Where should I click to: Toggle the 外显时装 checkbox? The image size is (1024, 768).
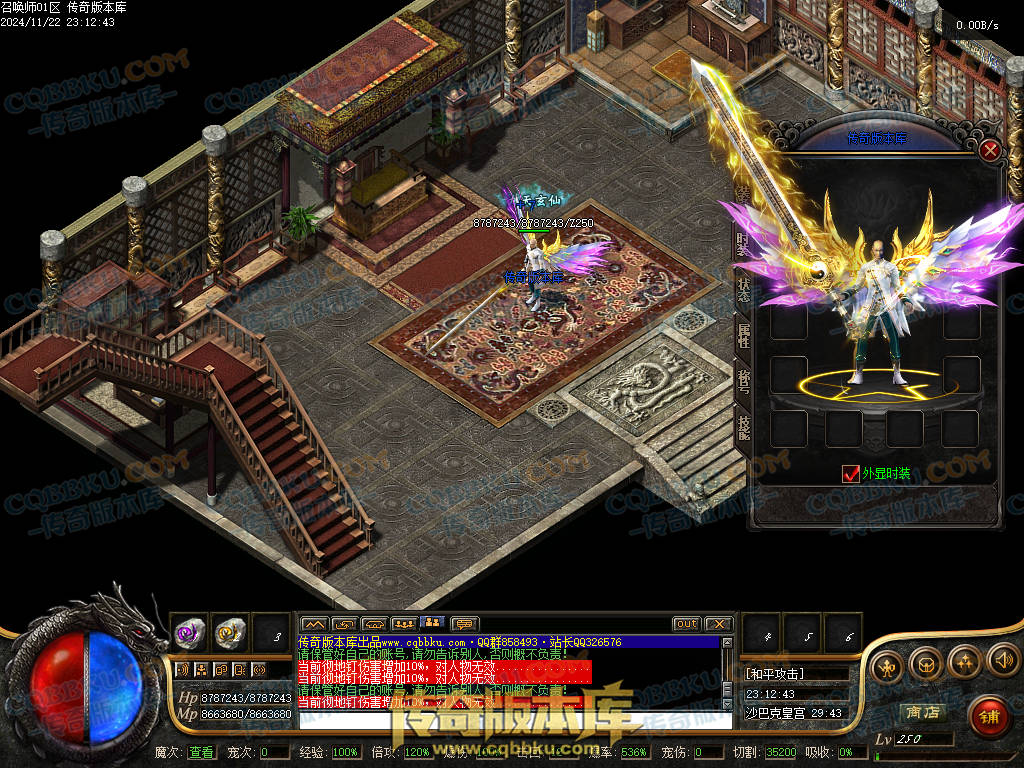851,474
